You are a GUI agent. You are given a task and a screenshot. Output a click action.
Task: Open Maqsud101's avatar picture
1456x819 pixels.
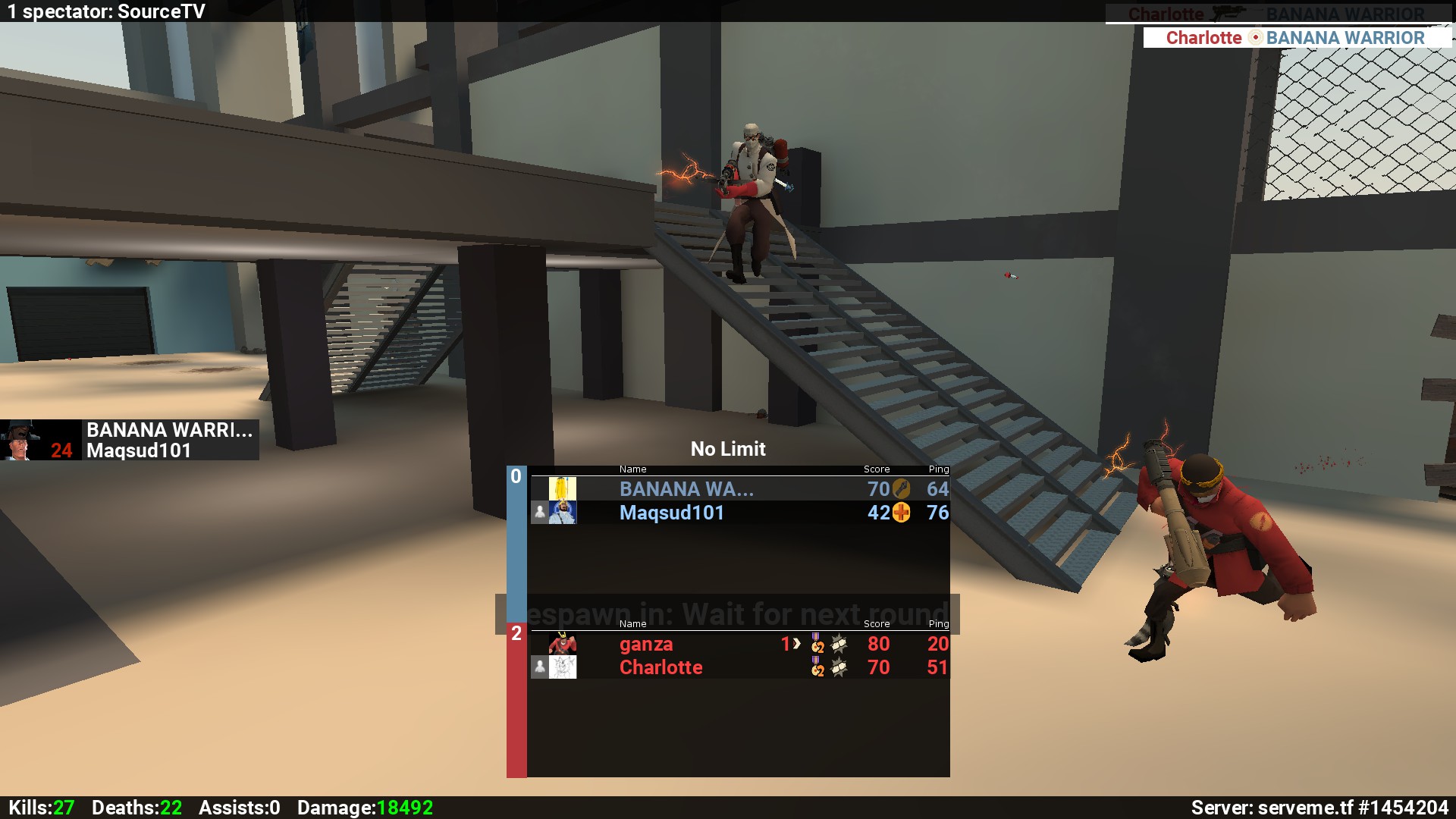[562, 513]
